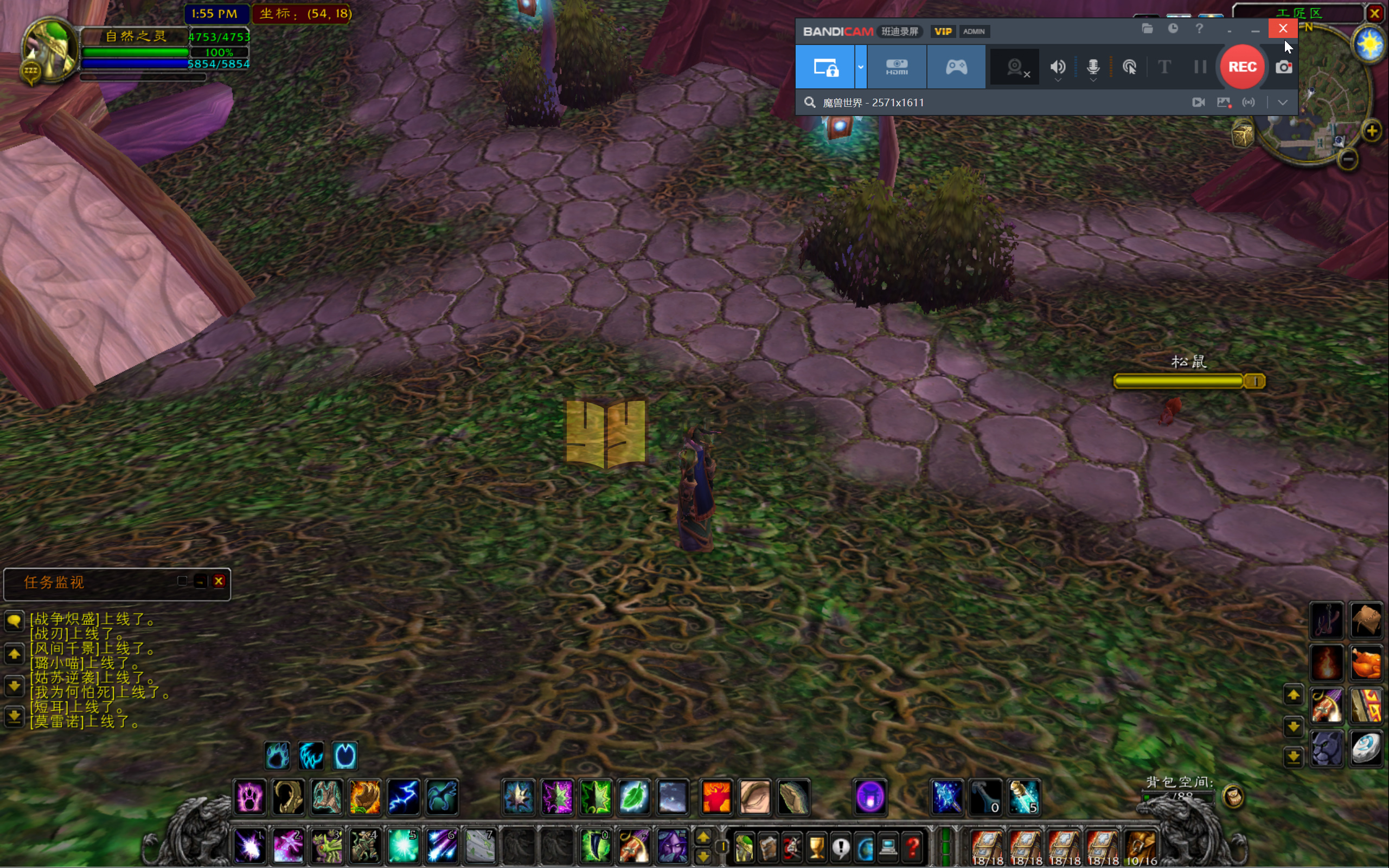
Task: Click the player portrait in the corner
Action: click(49, 52)
